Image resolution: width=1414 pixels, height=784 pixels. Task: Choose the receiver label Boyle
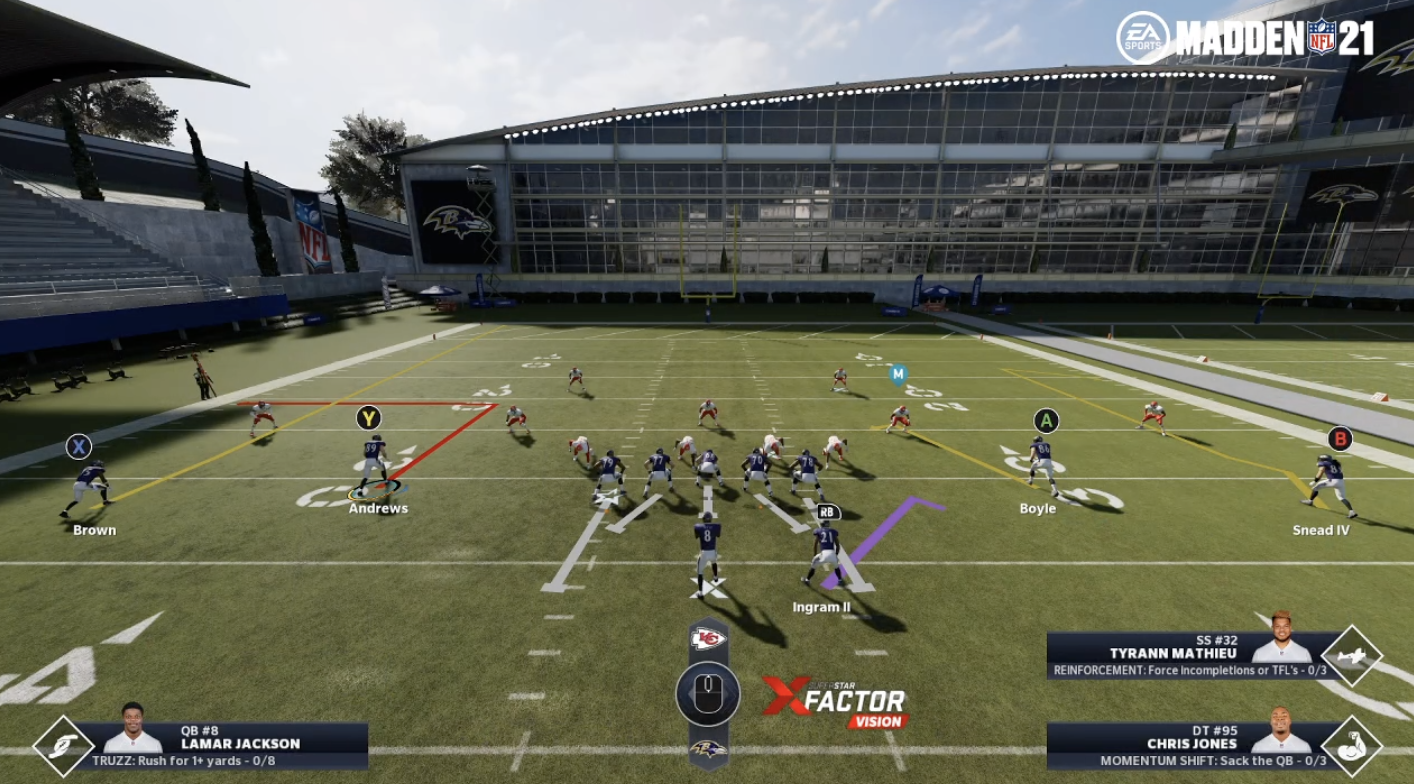coord(1037,508)
